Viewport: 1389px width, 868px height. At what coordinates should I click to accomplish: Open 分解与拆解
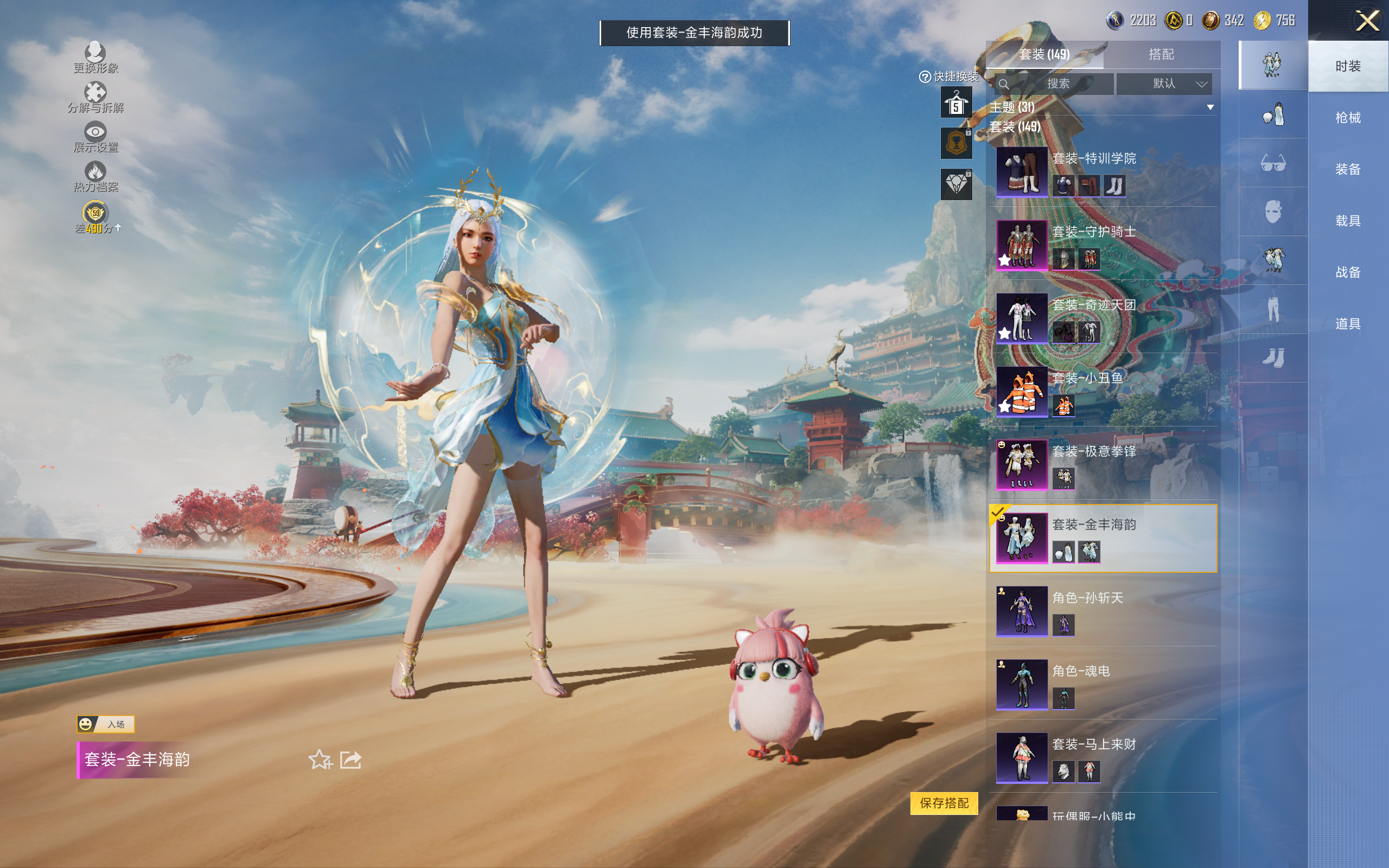pos(95,98)
